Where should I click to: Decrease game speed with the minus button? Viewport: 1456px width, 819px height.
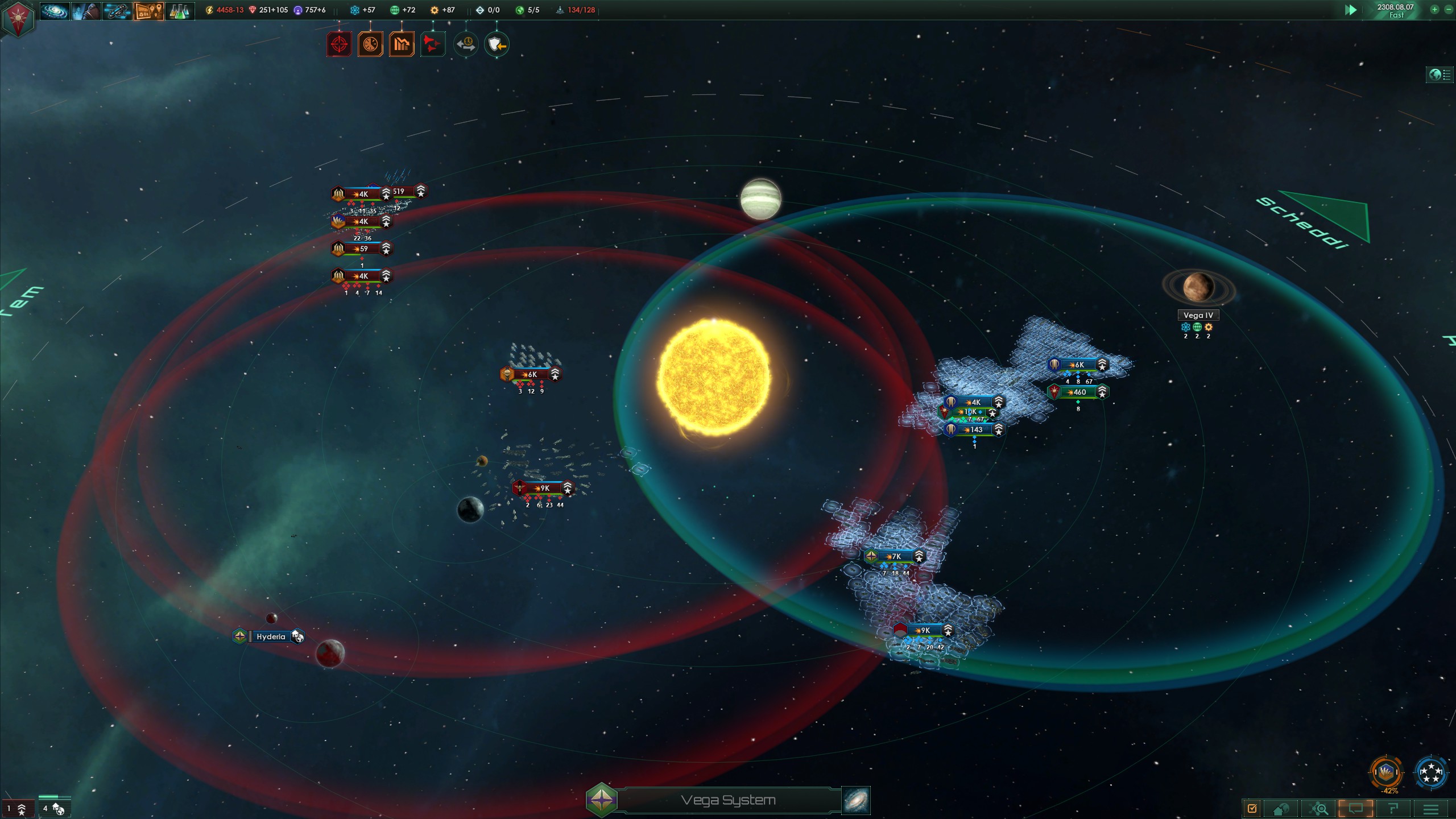[1448, 10]
